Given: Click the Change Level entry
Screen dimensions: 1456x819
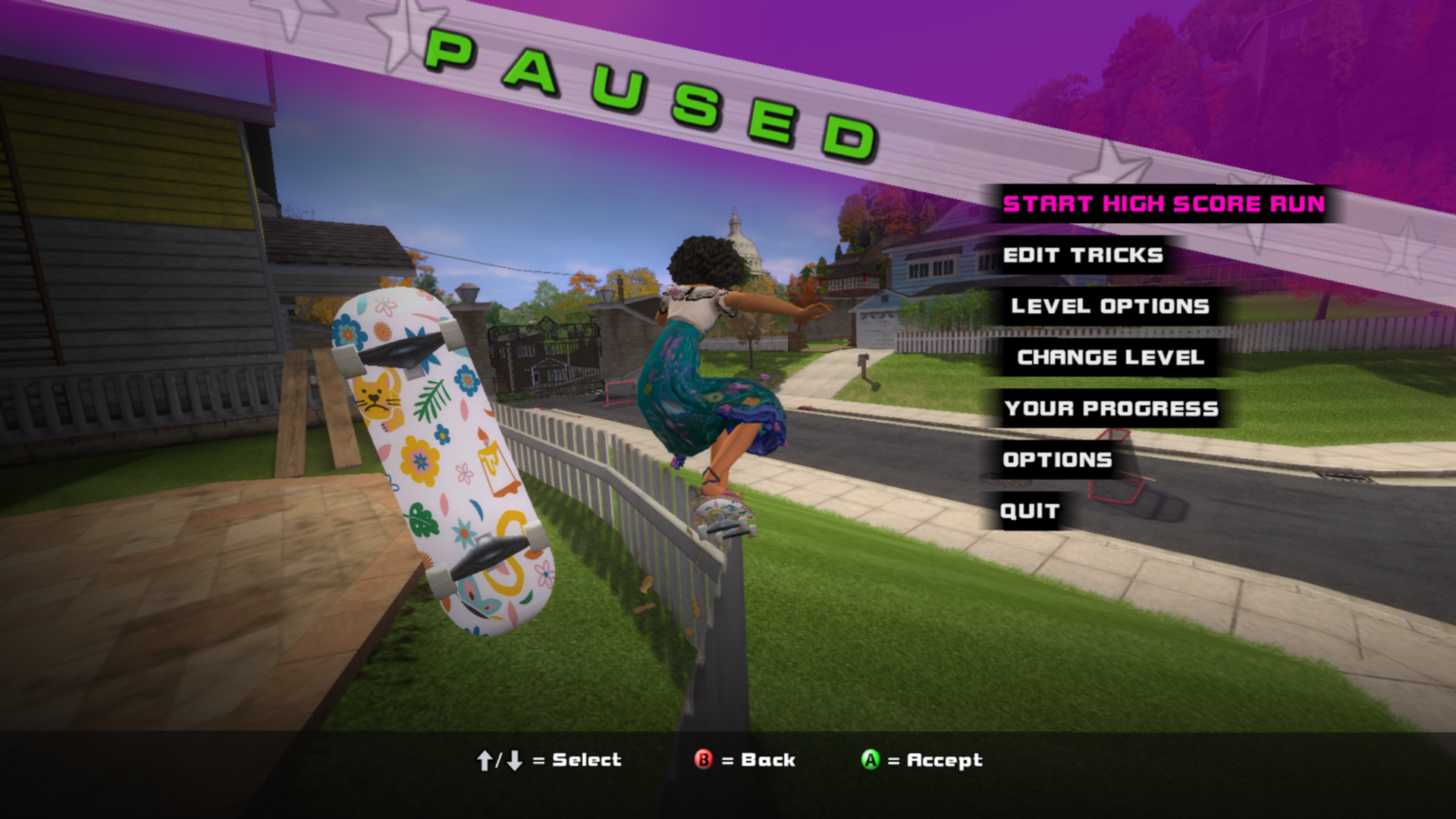Looking at the screenshot, I should [1110, 357].
